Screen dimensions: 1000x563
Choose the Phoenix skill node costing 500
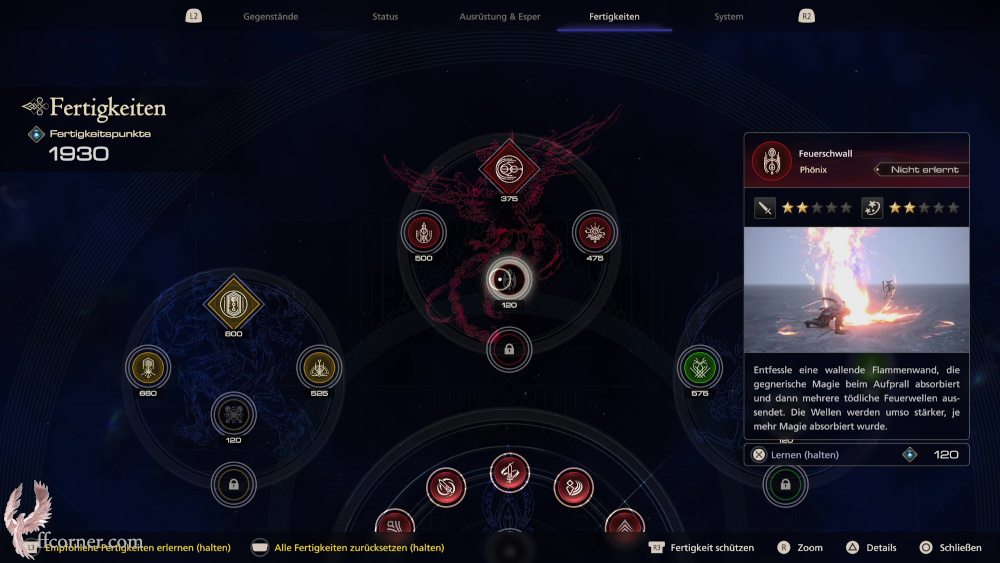click(x=424, y=234)
